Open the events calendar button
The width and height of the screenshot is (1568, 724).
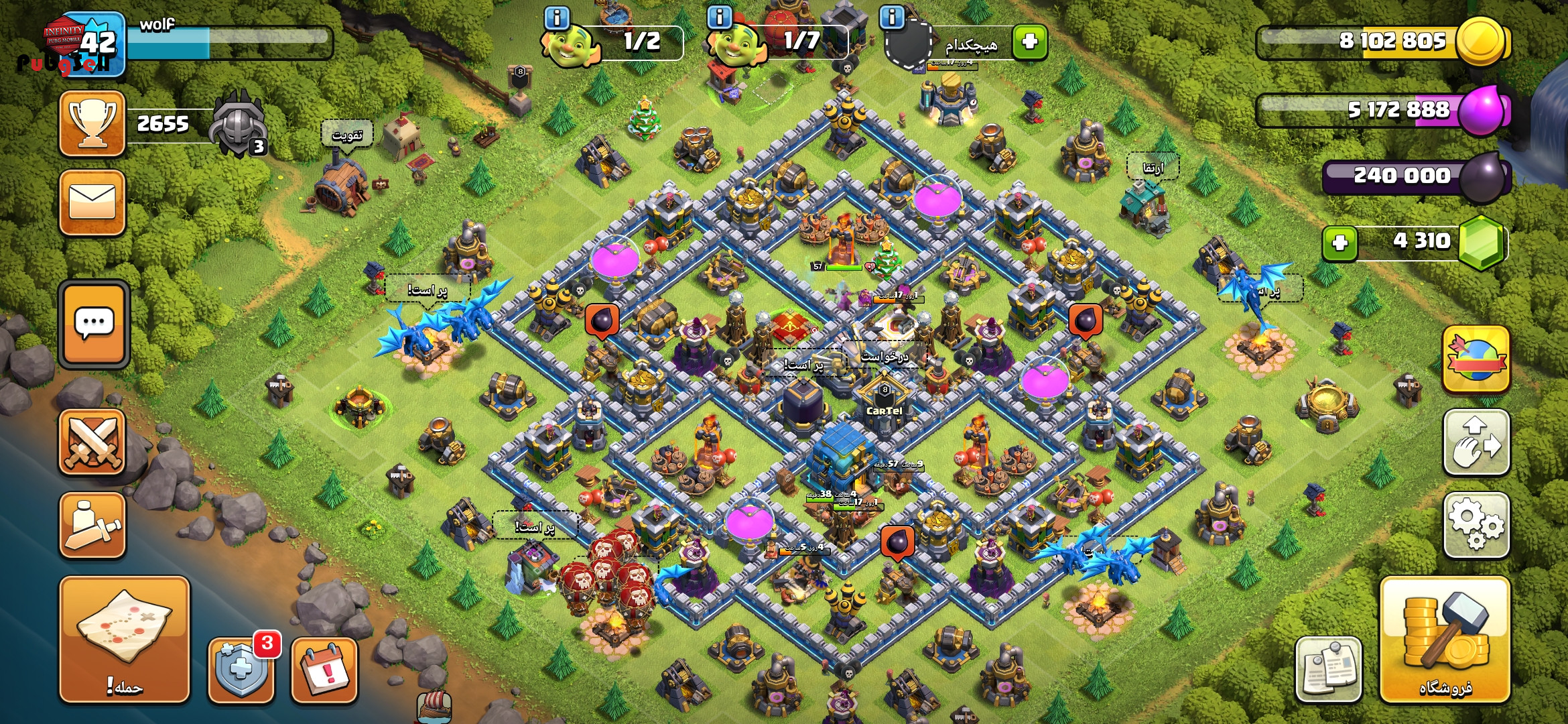click(324, 670)
